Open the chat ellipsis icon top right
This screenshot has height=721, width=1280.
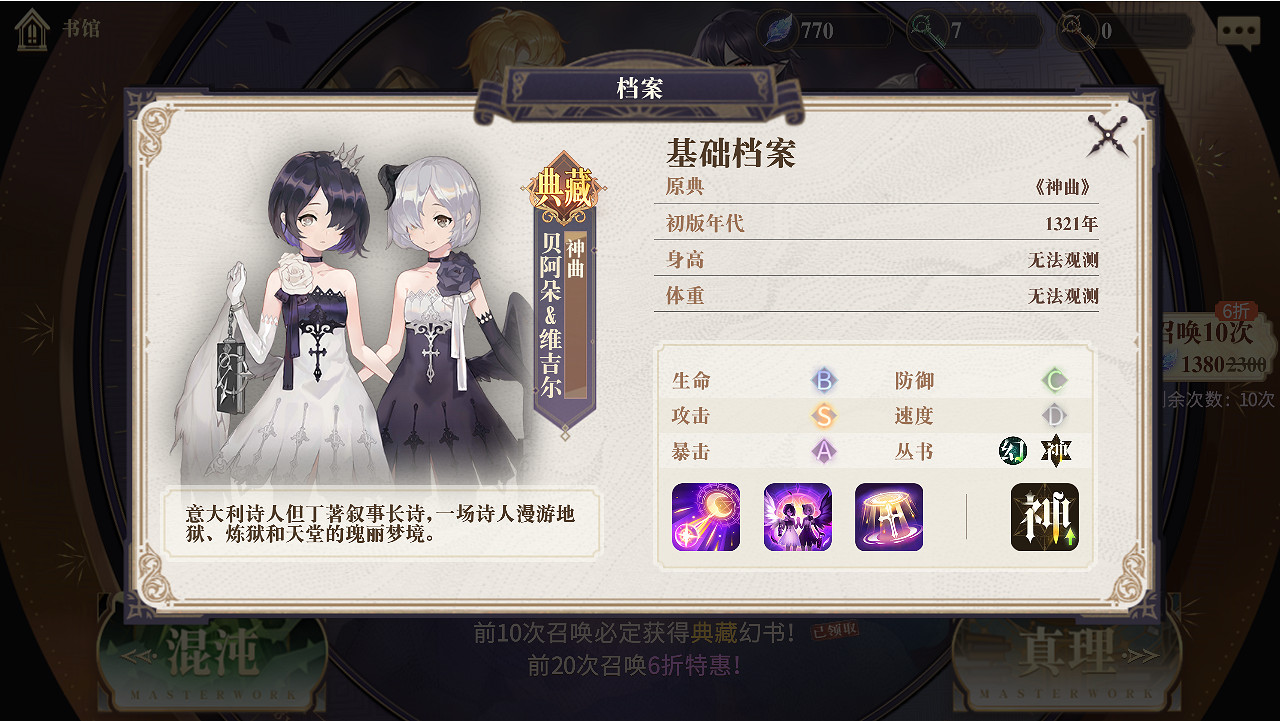(x=1237, y=30)
